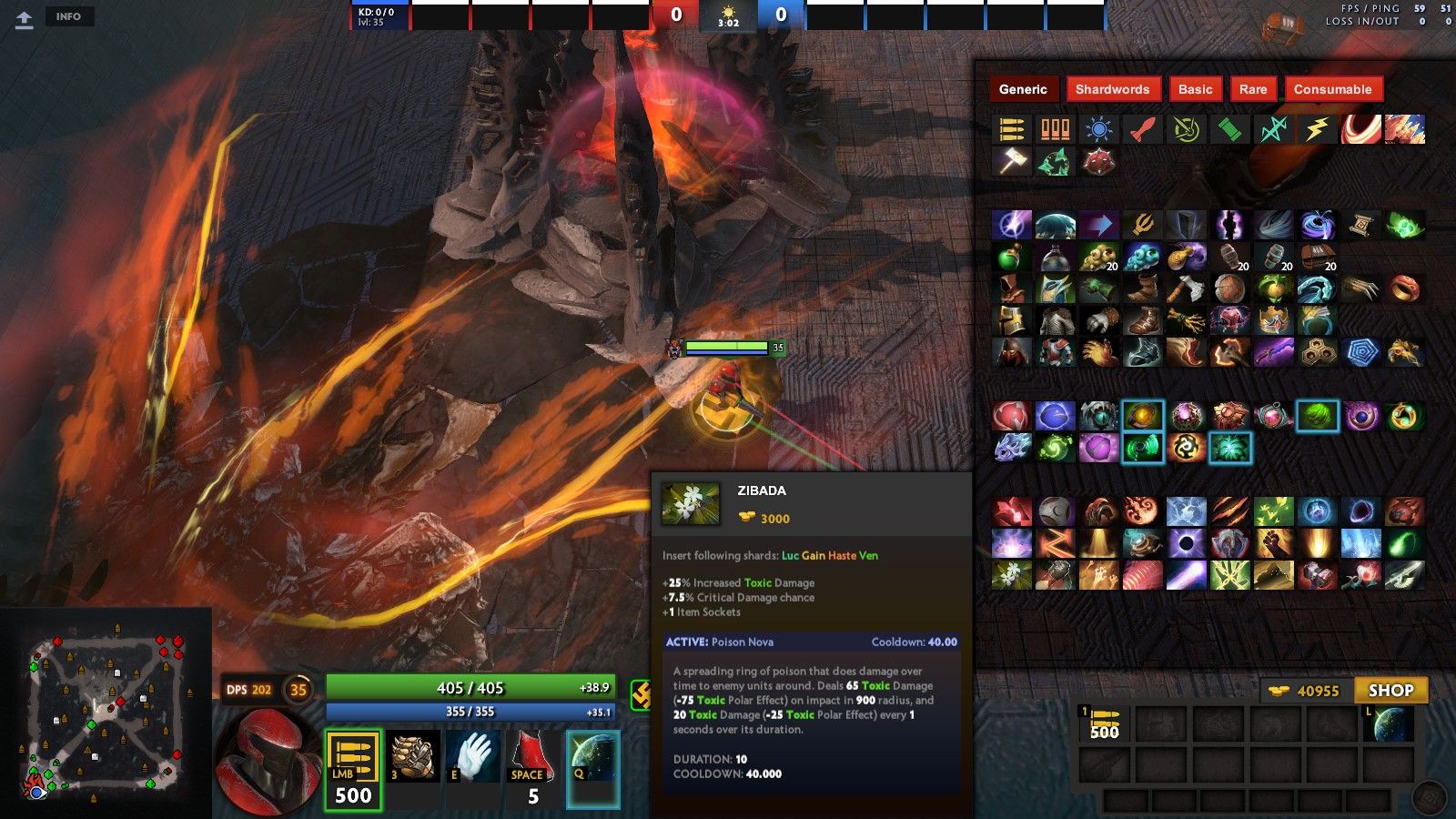Buy the Zibada white flower item
1456x819 pixels.
pos(1011,575)
